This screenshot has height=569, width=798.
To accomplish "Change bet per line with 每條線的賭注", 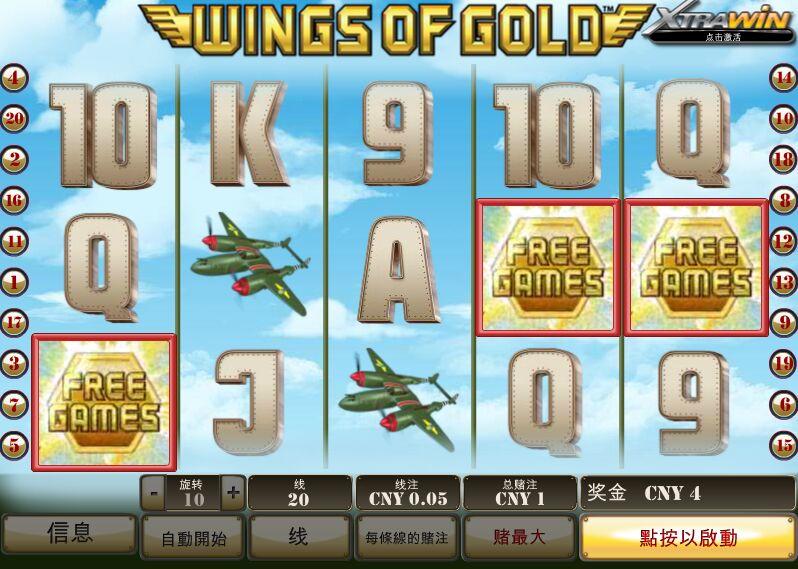I will pos(406,538).
